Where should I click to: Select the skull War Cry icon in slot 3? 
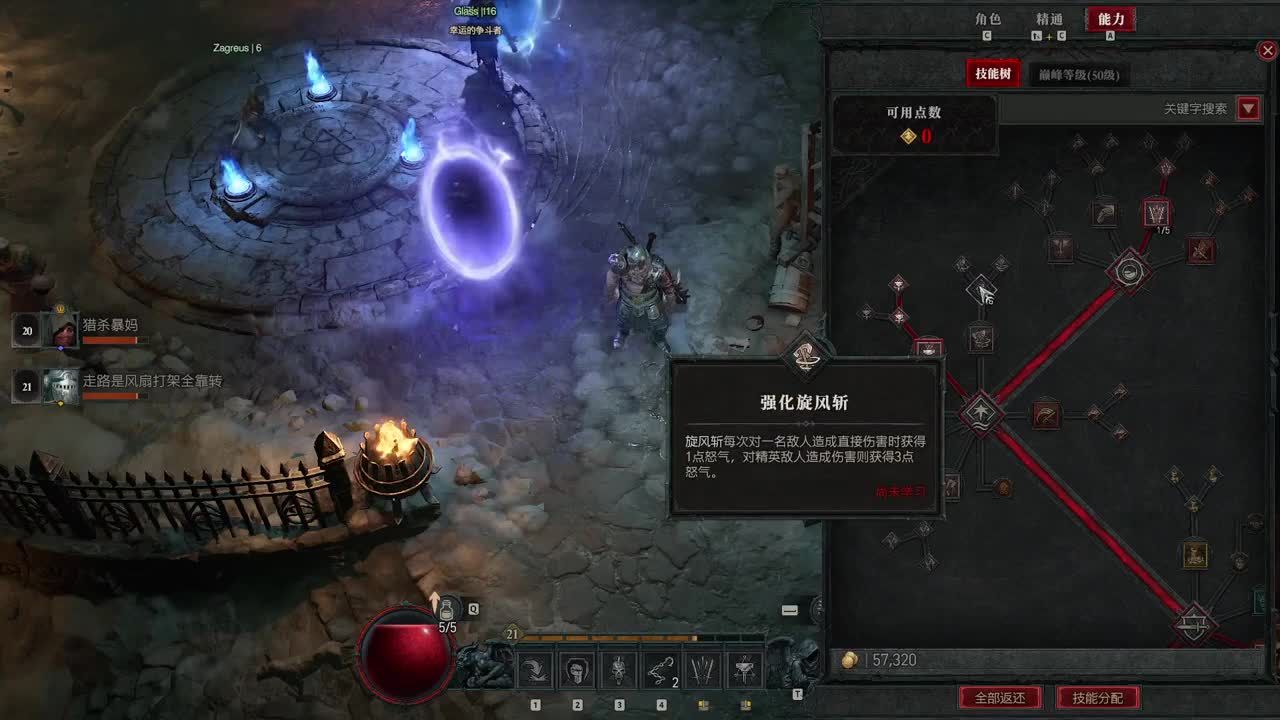point(618,668)
